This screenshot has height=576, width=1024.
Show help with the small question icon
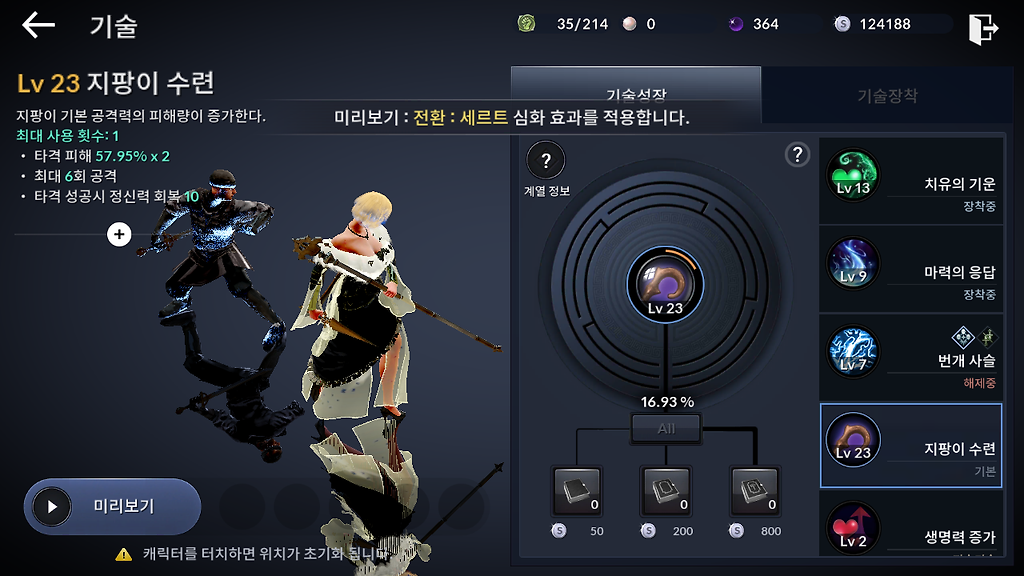point(797,154)
